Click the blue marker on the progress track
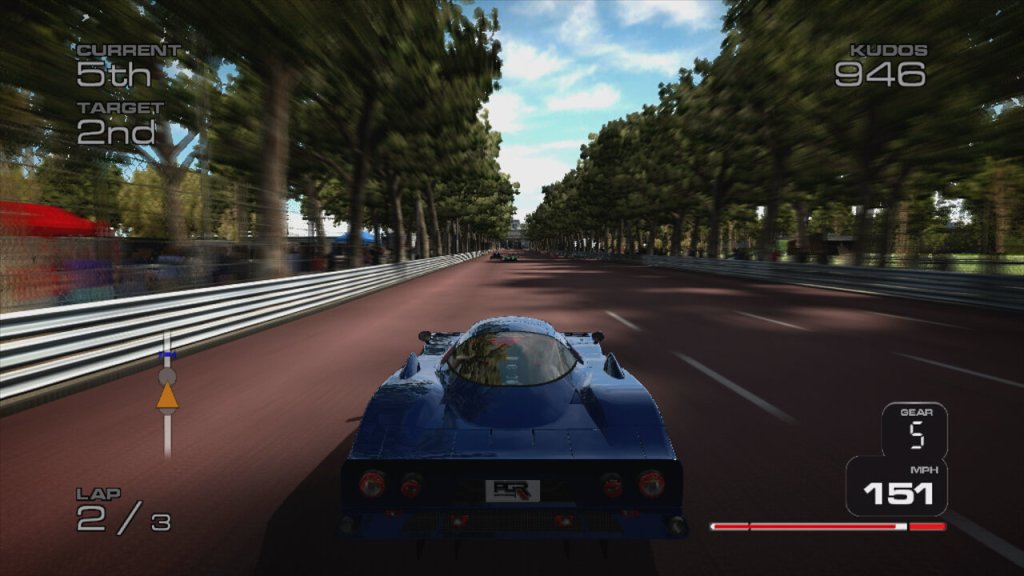The image size is (1024, 576). 167,355
